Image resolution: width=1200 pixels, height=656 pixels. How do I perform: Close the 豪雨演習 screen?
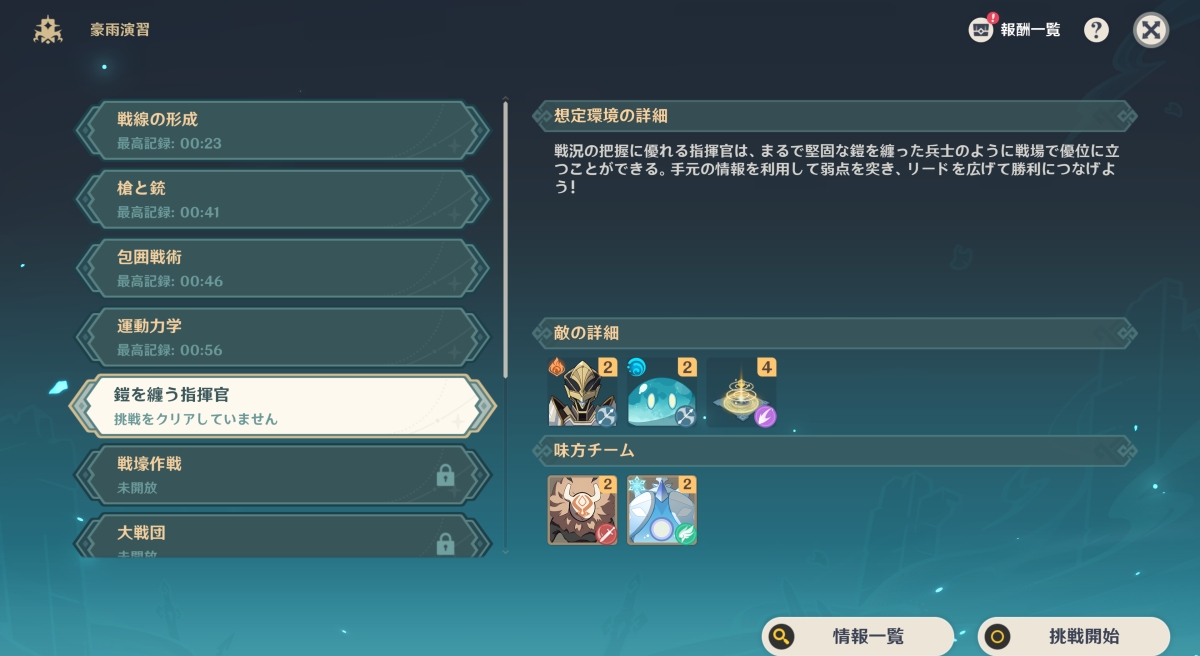(x=1151, y=30)
